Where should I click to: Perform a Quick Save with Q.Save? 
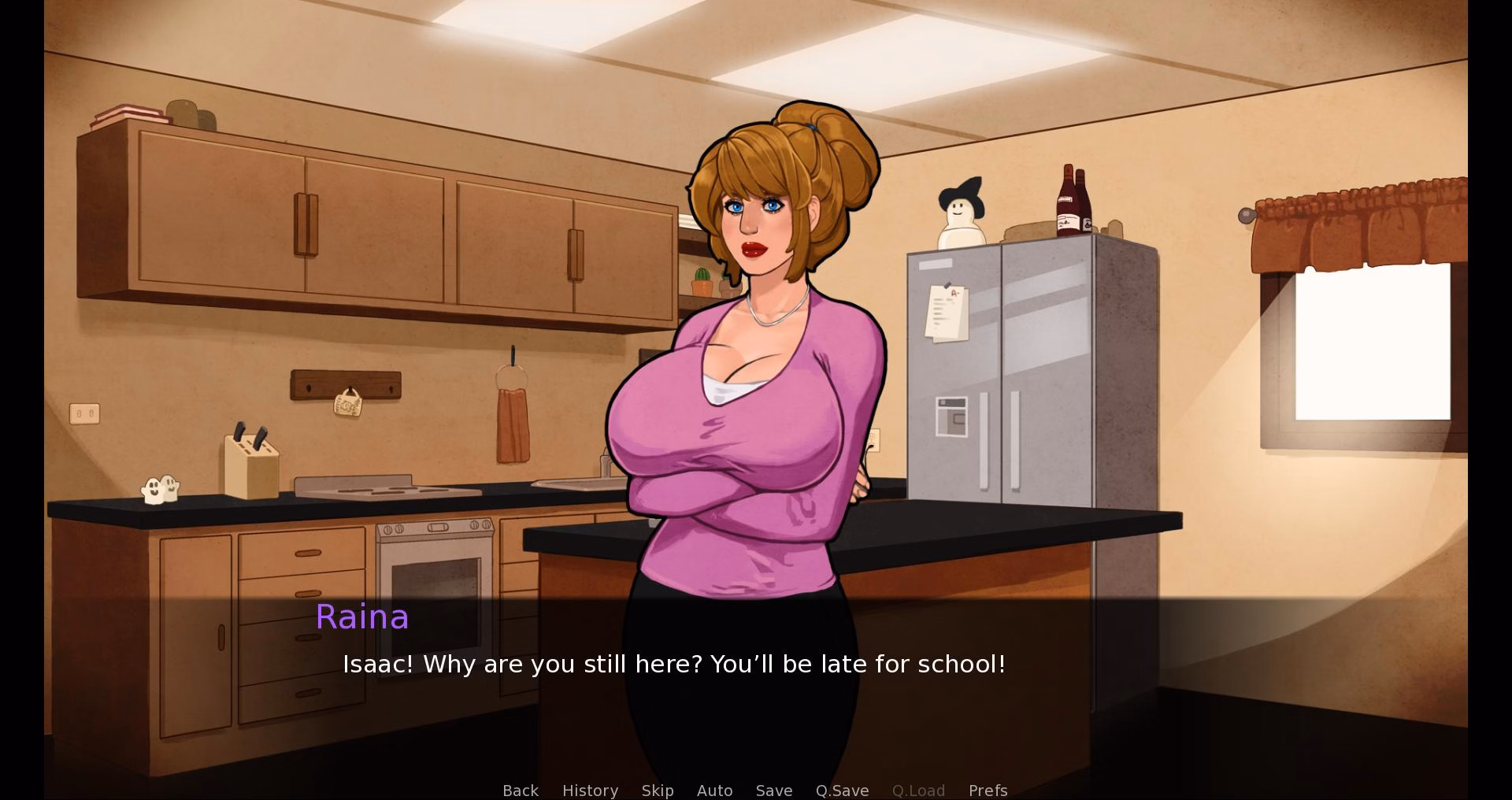[841, 791]
